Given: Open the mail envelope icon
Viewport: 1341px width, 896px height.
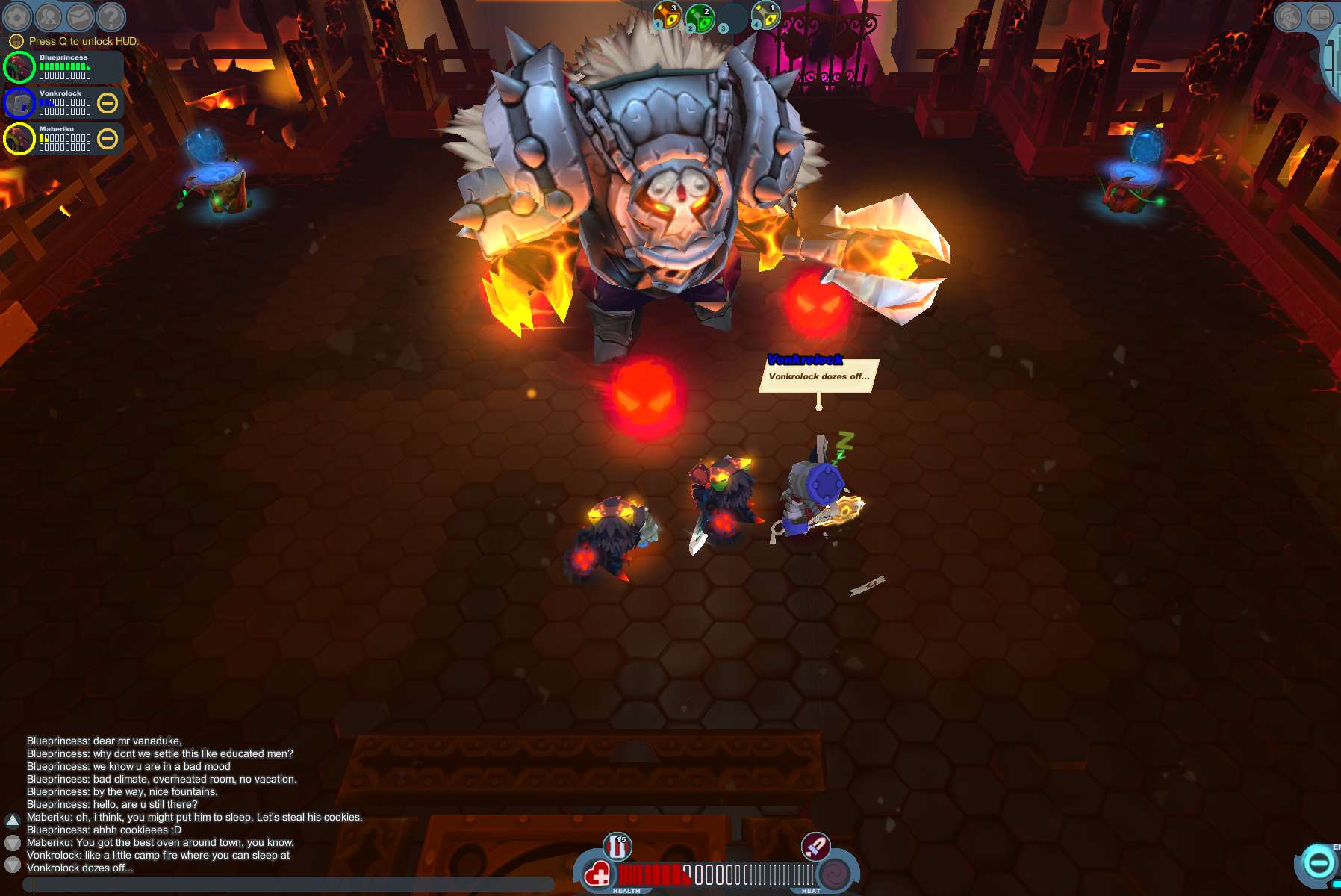Looking at the screenshot, I should point(80,16).
